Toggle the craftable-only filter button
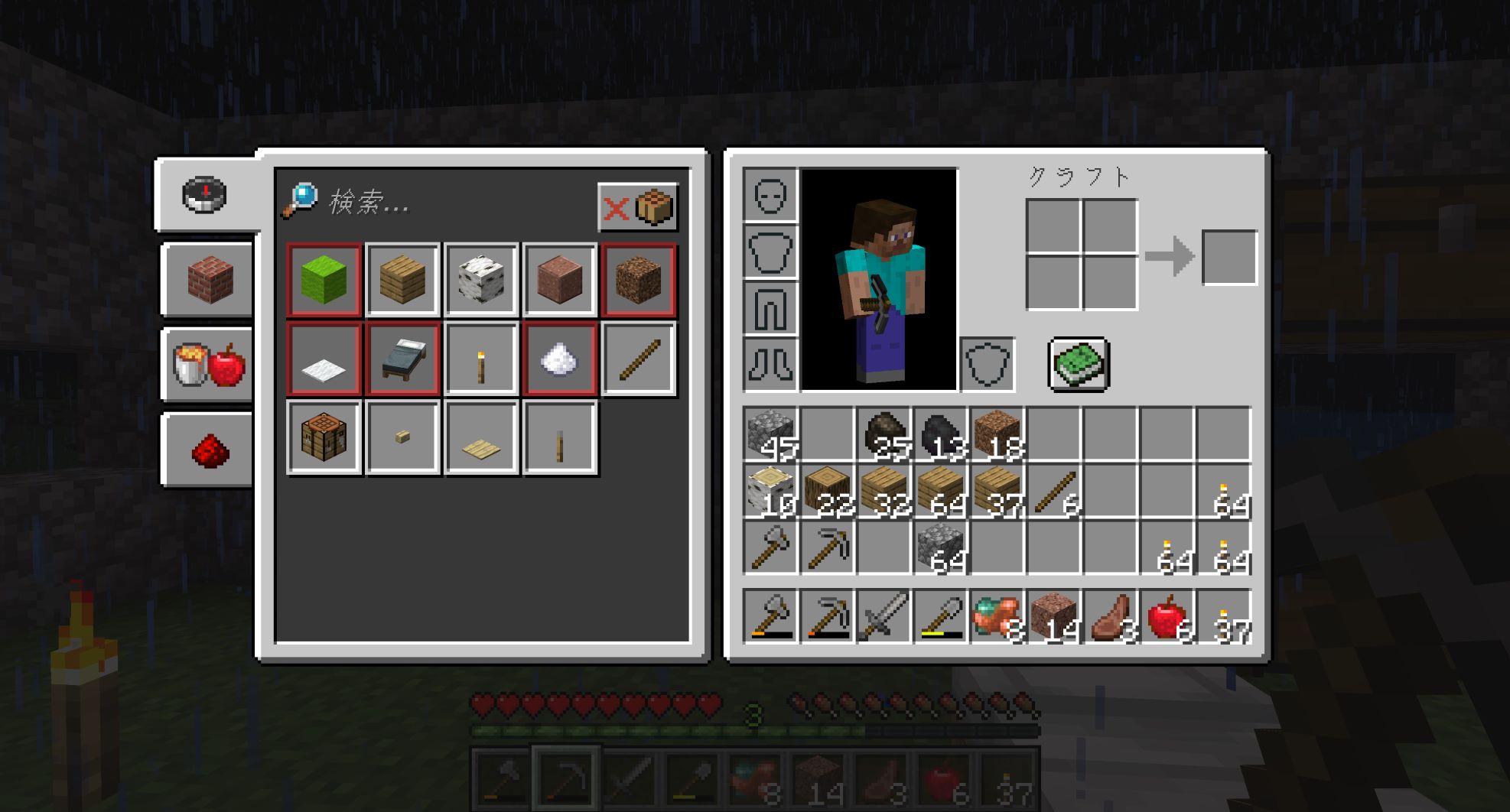 pos(637,206)
